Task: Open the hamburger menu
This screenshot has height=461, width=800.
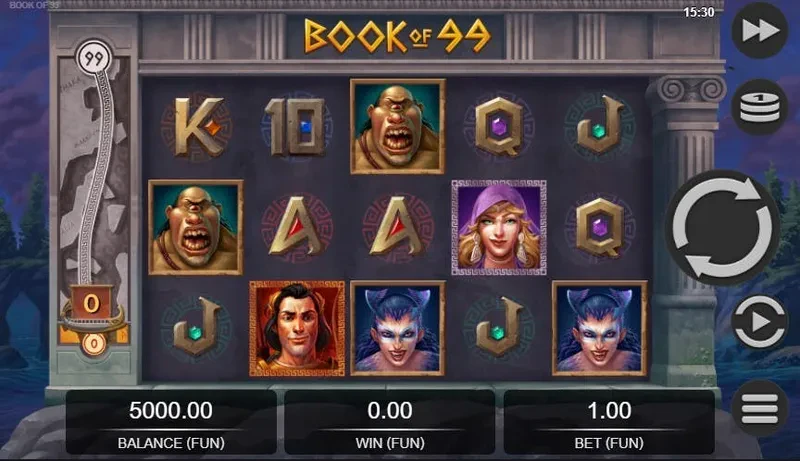Action: 760,409
